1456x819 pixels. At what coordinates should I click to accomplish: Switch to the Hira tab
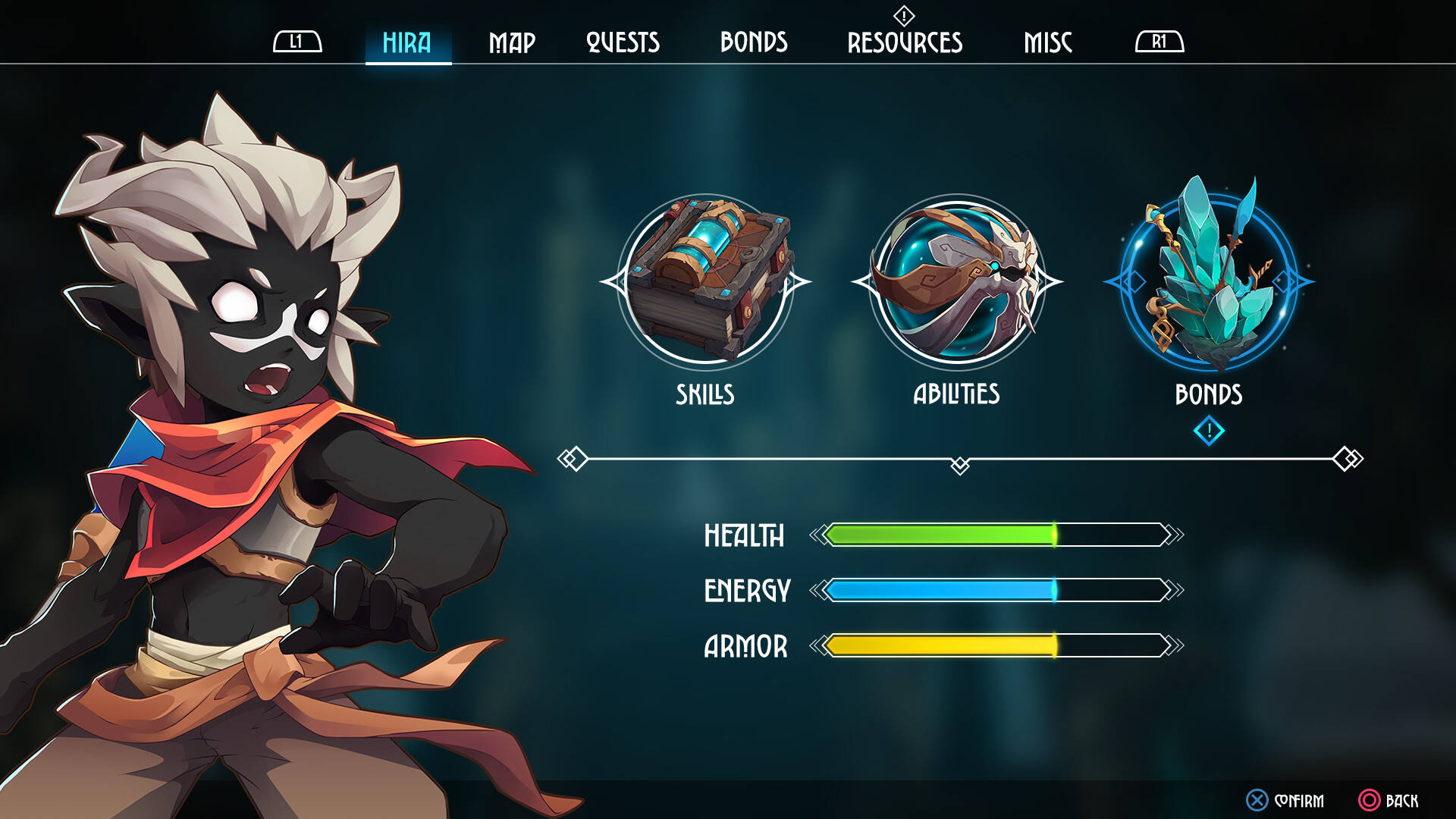coord(407,42)
